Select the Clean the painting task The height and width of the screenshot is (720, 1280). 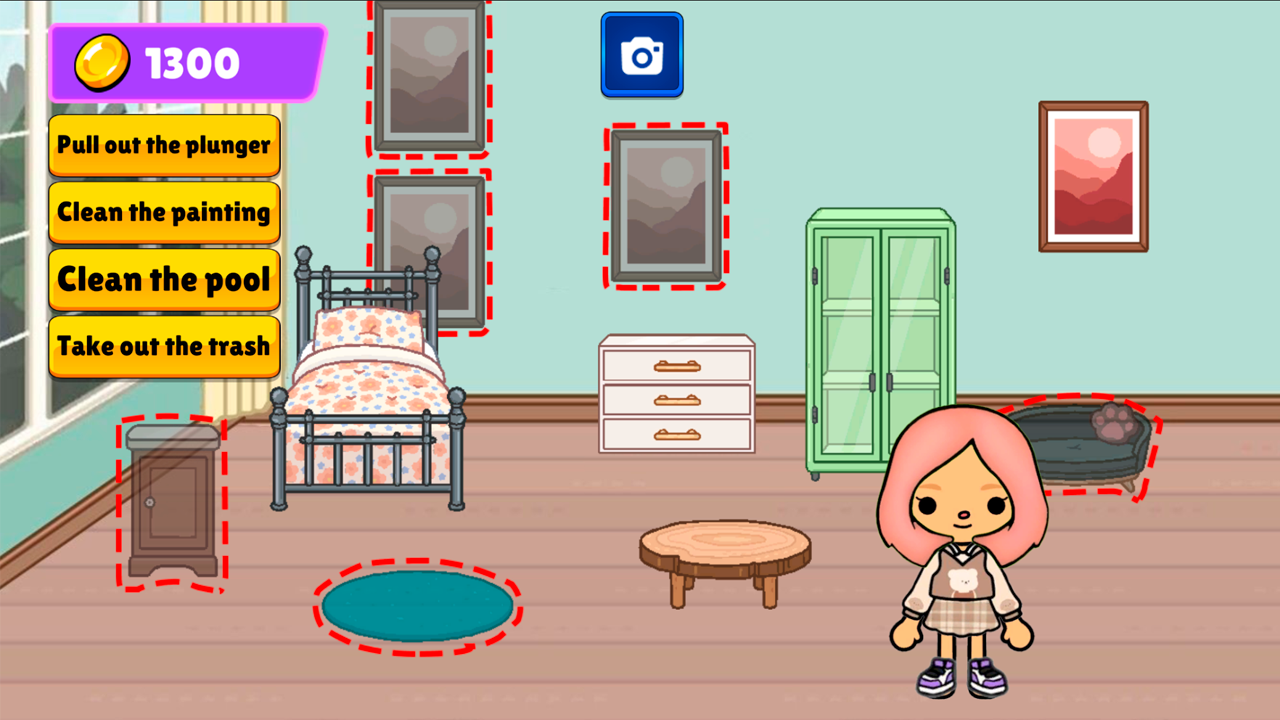coord(164,212)
